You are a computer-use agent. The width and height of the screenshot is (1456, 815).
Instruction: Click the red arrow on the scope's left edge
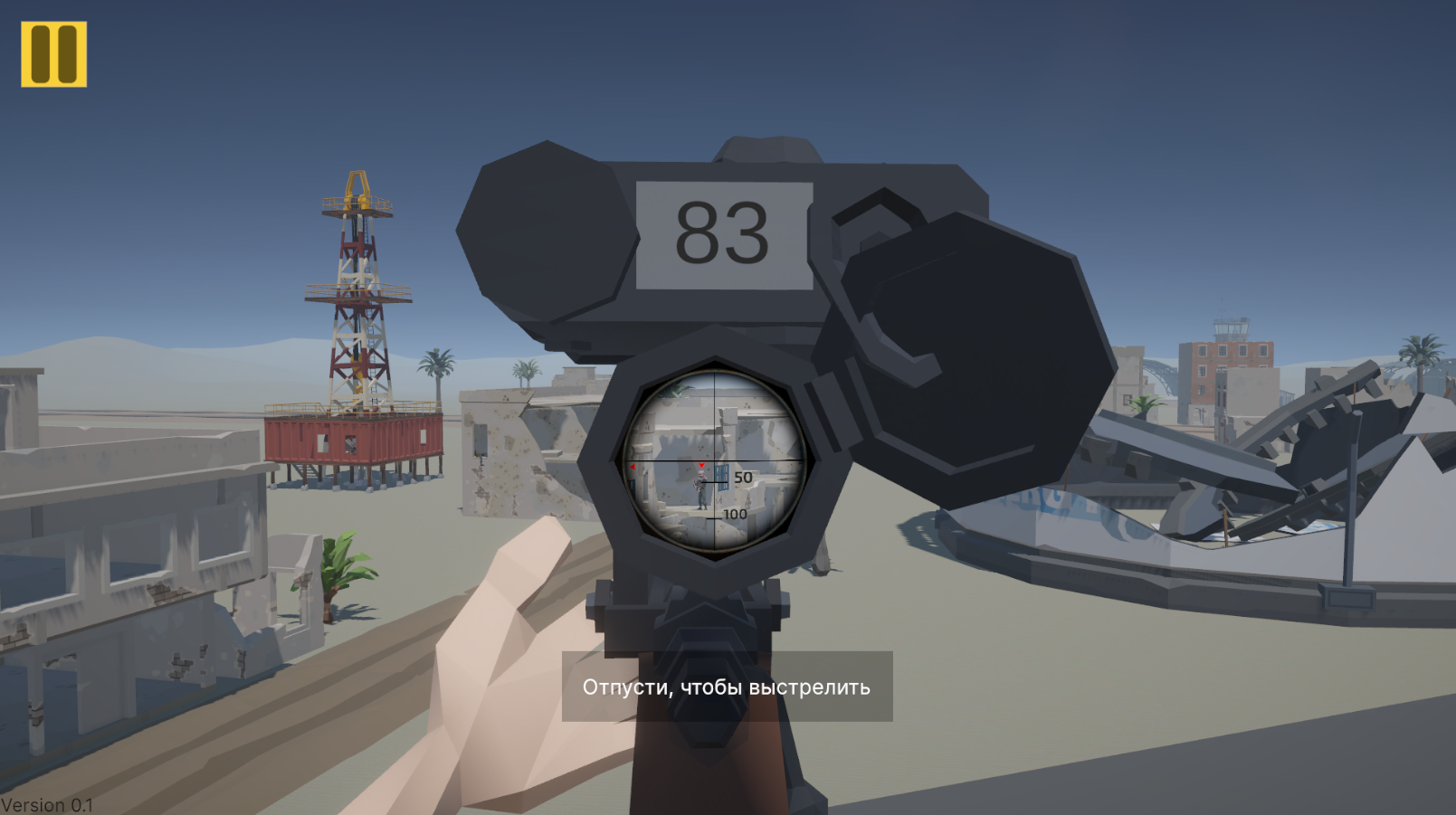tap(633, 467)
